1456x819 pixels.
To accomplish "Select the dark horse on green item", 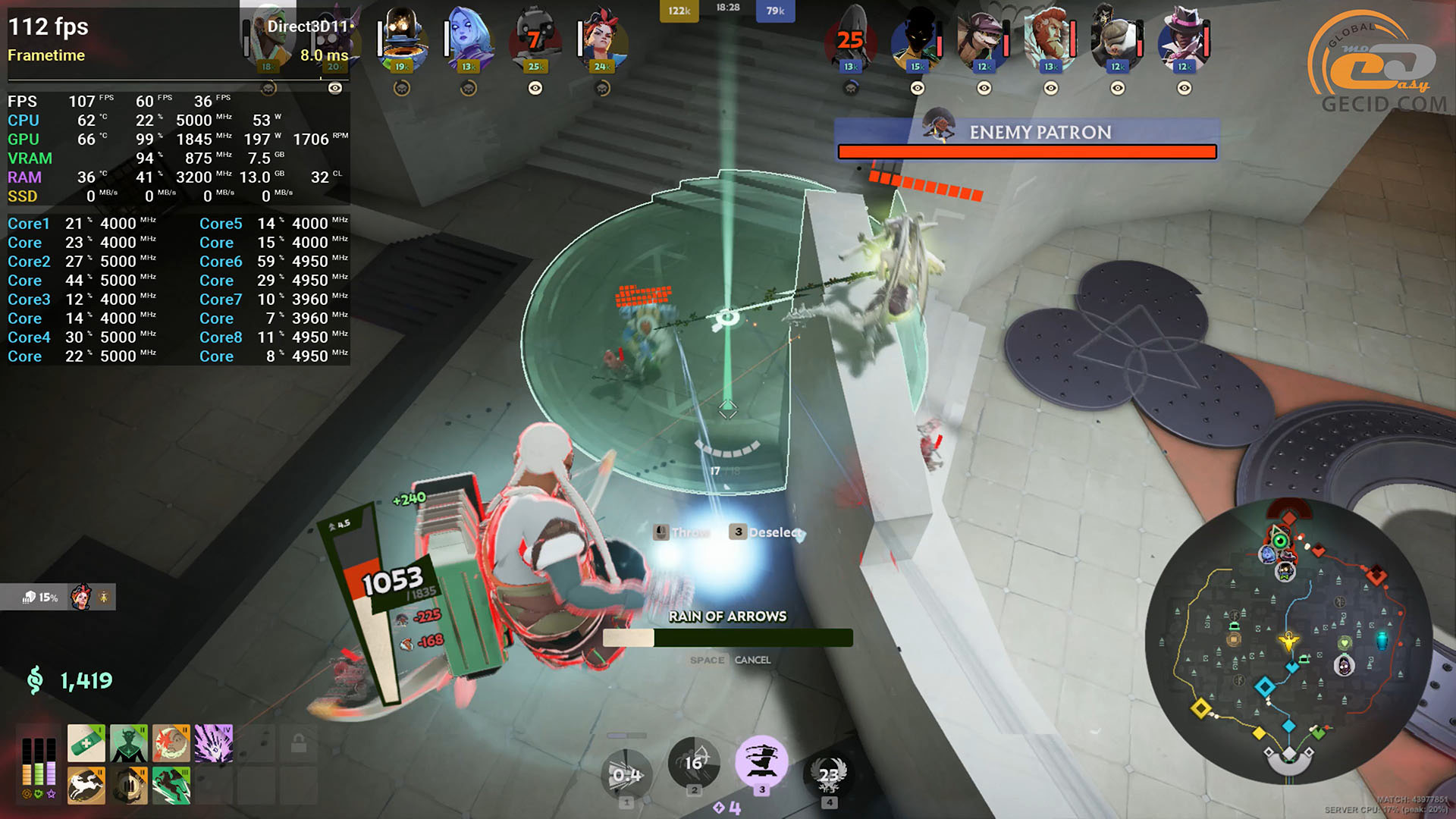I will click(x=171, y=786).
